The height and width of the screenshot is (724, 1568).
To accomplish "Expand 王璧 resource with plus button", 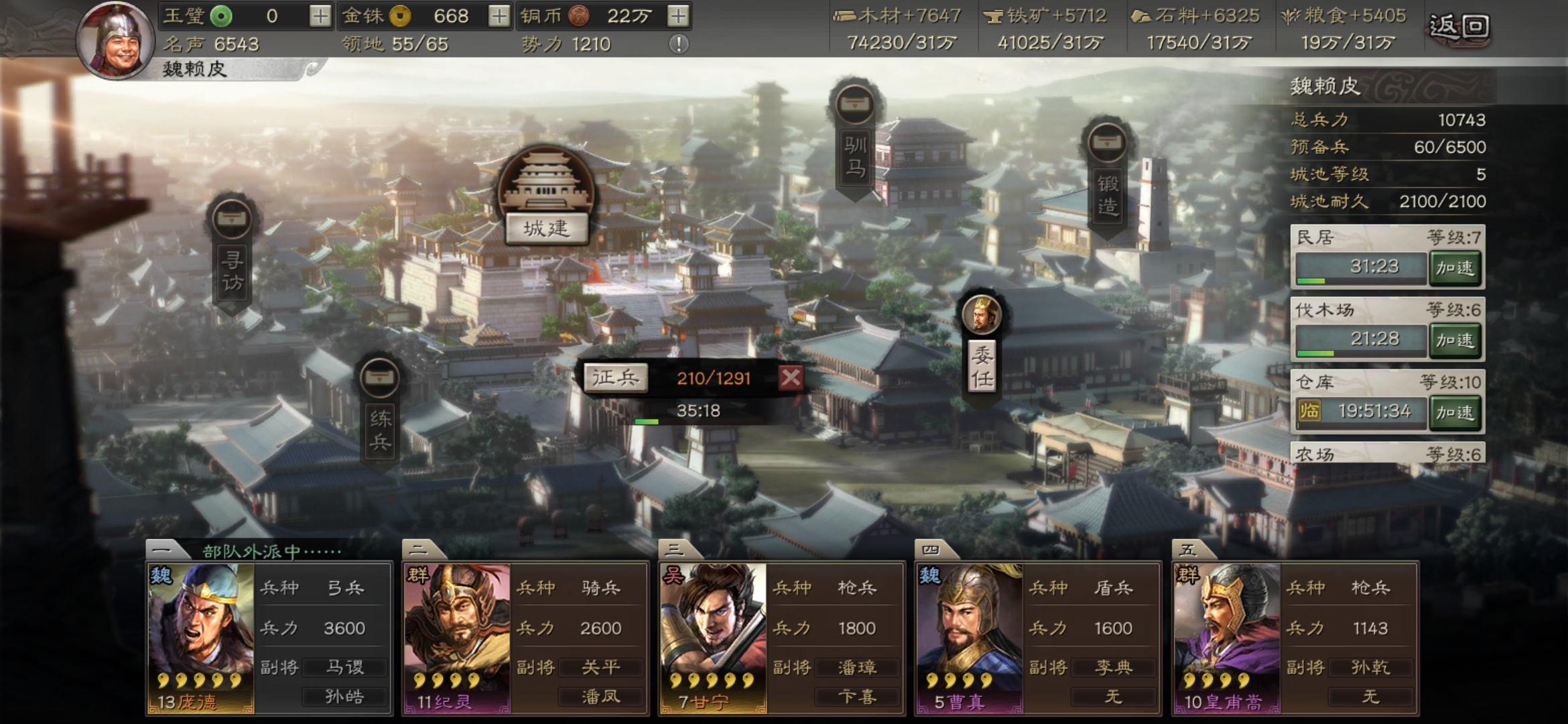I will click(x=320, y=15).
